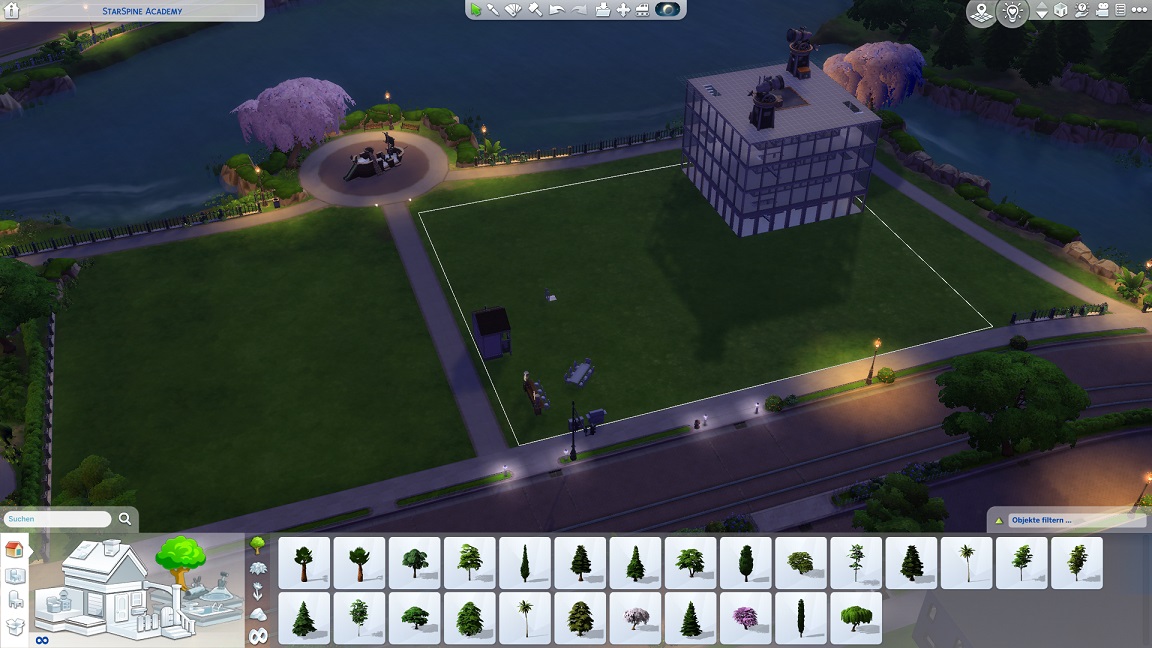This screenshot has width=1152, height=648.
Task: Activate the hammer sledgehammer tool
Action: [x=535, y=10]
